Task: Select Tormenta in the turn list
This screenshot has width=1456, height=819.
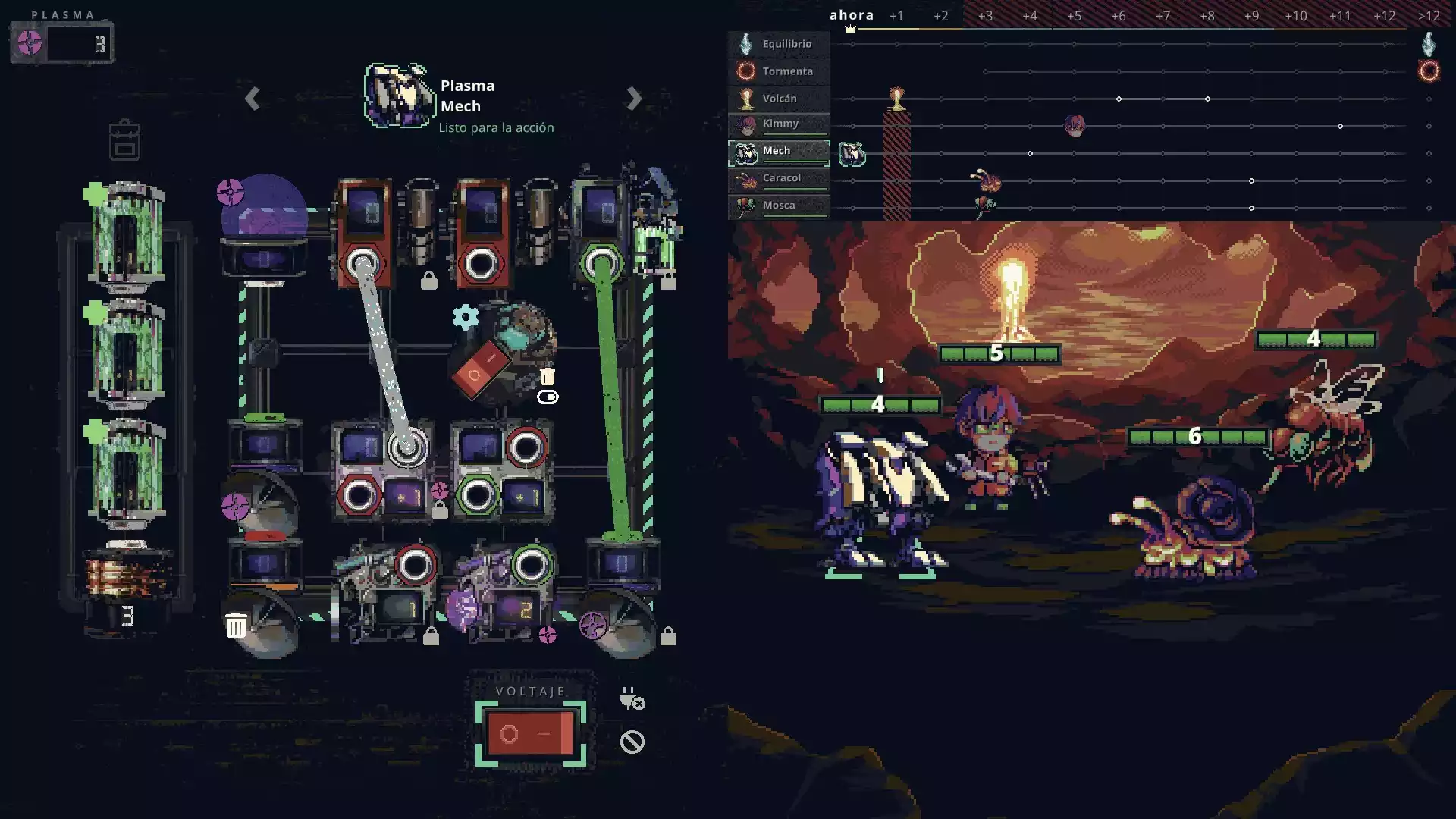Action: (x=779, y=71)
